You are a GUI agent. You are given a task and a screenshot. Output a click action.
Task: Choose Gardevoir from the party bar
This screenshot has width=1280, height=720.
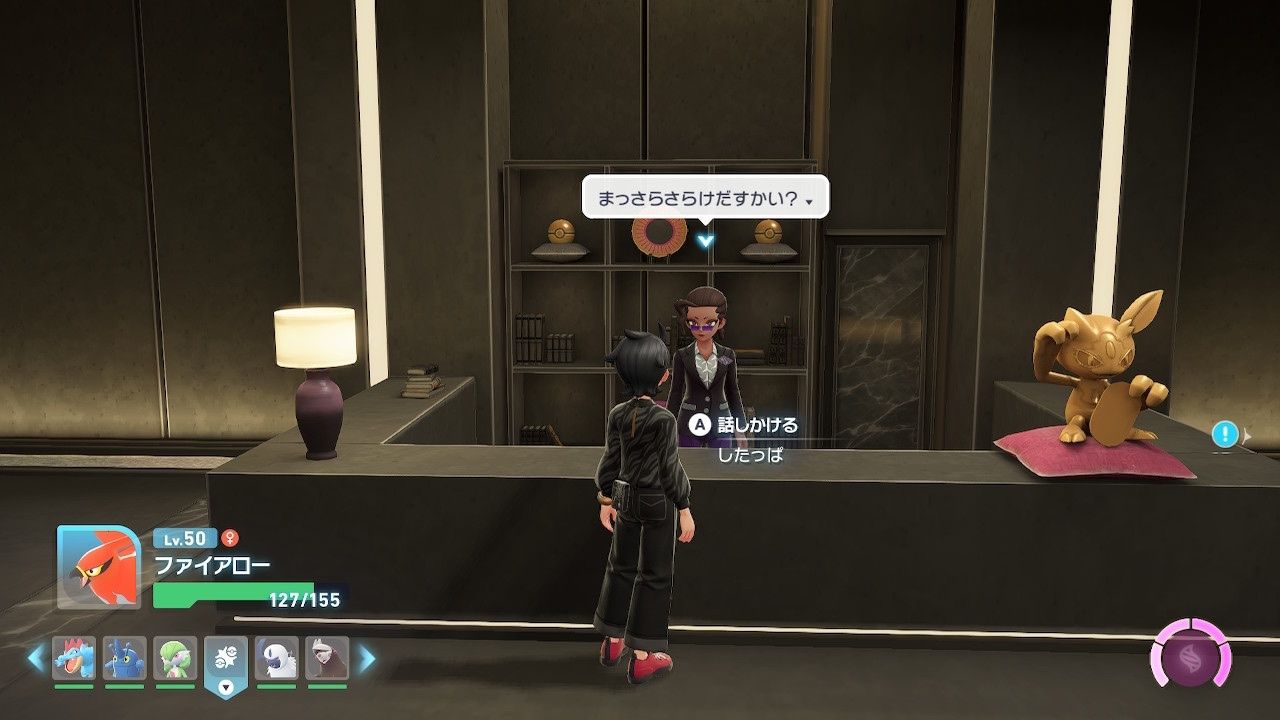pos(175,658)
